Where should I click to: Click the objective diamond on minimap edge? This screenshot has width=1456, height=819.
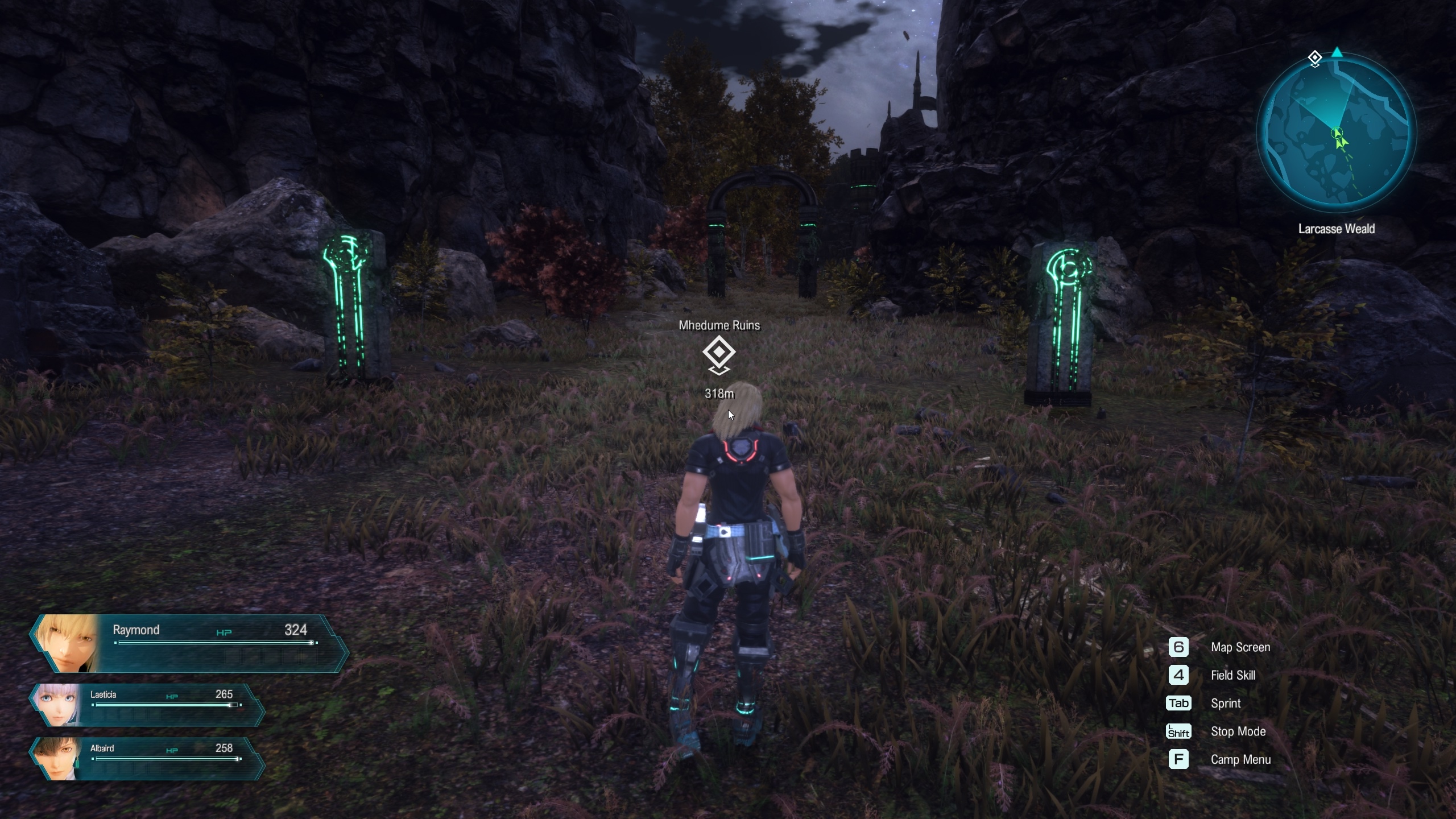(1314, 58)
